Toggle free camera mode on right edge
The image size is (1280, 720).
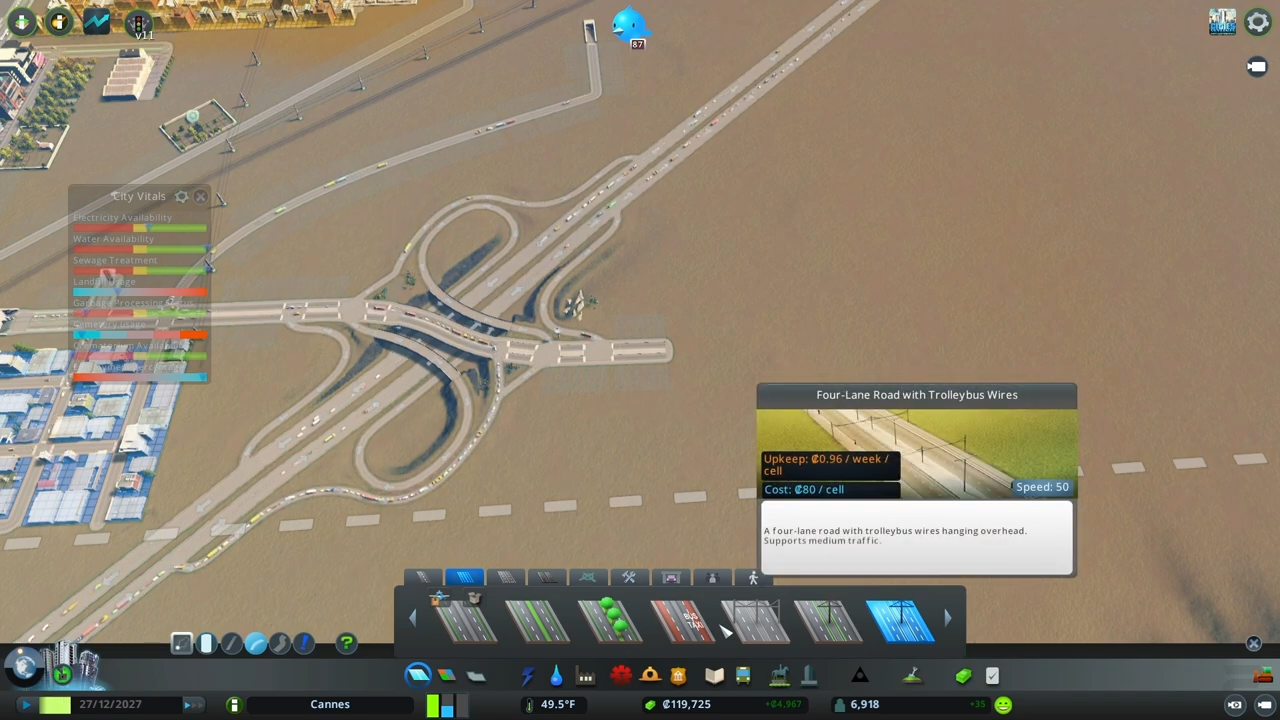(1256, 66)
